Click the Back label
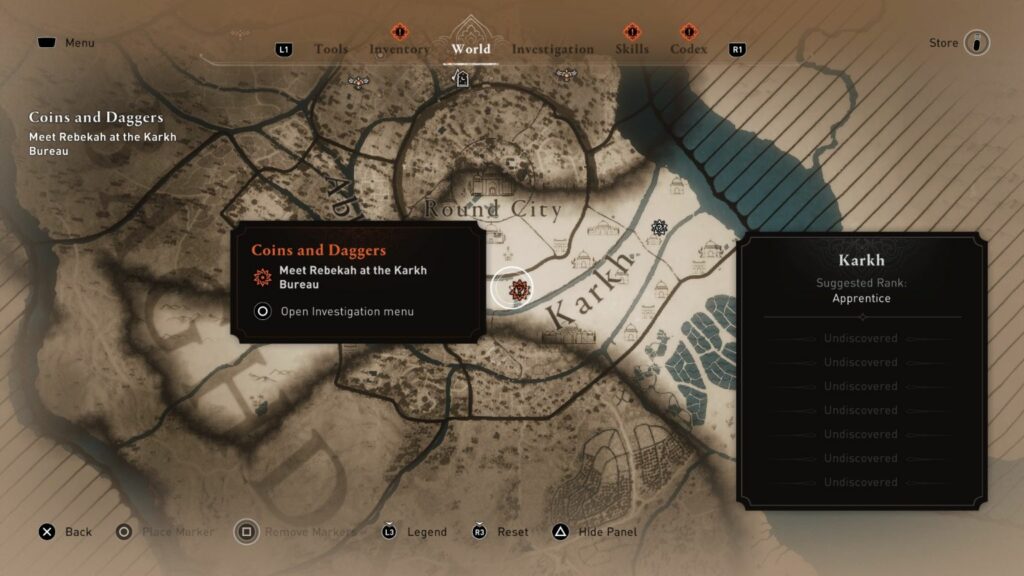Image resolution: width=1024 pixels, height=576 pixels. click(x=78, y=532)
